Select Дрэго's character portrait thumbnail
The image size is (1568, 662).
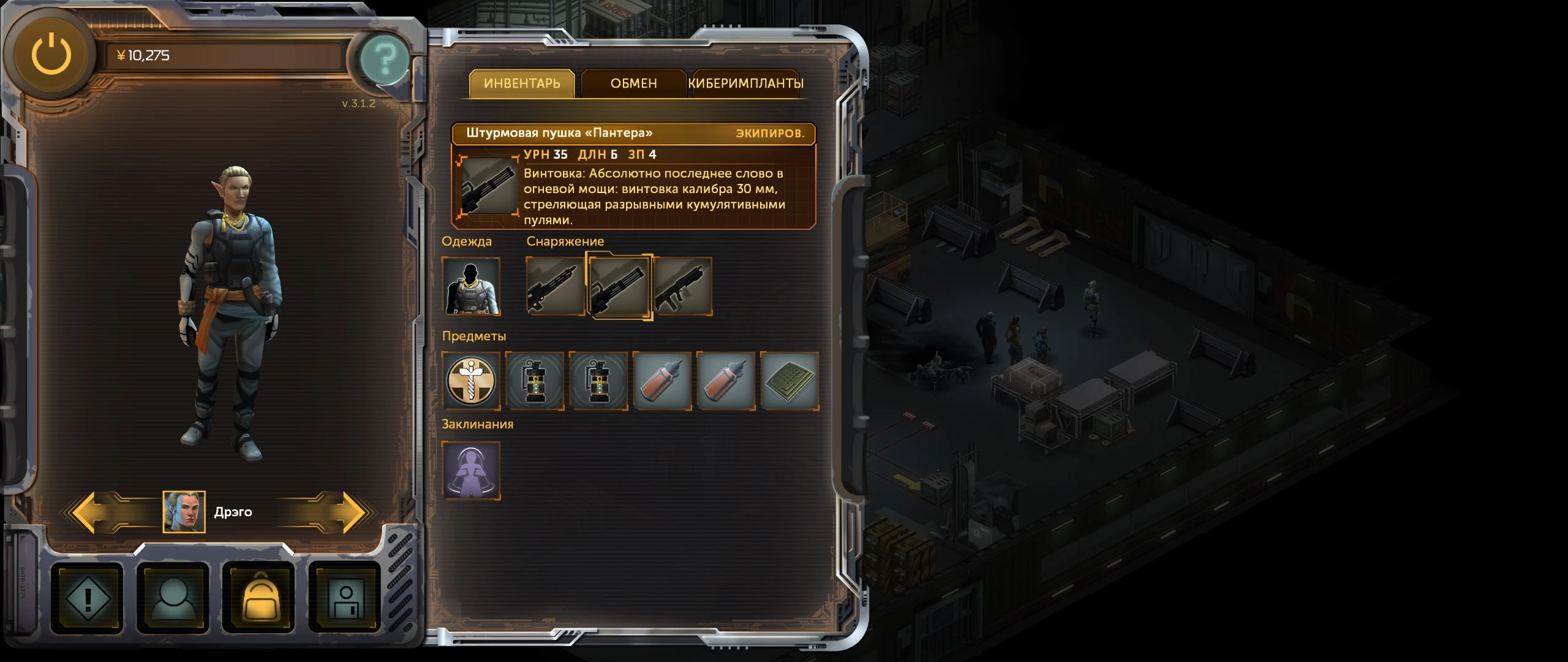(186, 513)
